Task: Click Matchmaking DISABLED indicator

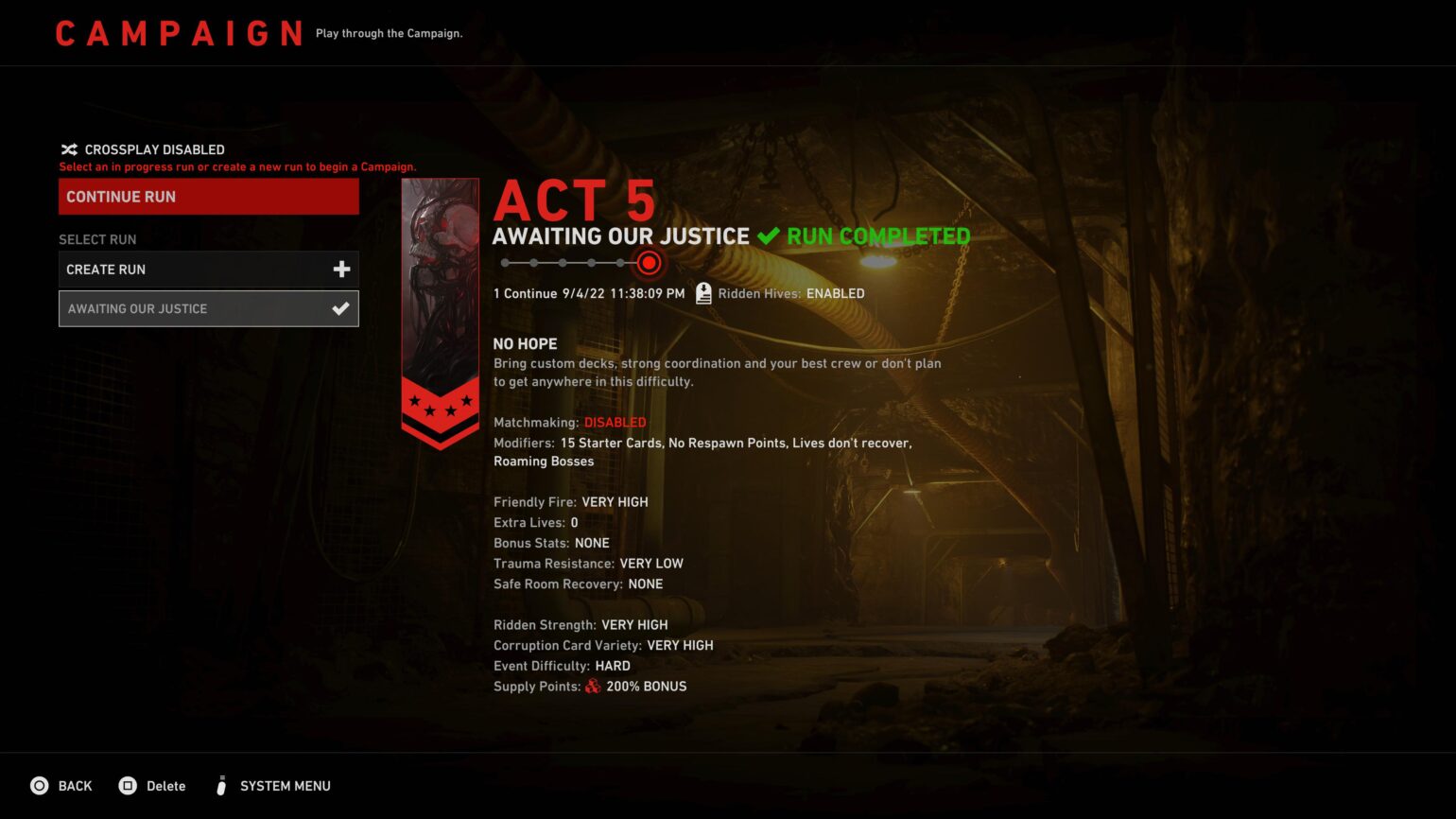Action: pyautogui.click(x=615, y=422)
